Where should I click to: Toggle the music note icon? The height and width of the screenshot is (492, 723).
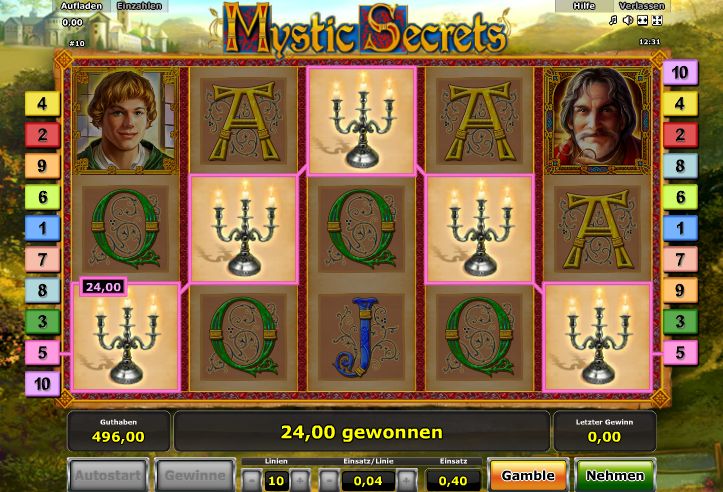point(613,20)
